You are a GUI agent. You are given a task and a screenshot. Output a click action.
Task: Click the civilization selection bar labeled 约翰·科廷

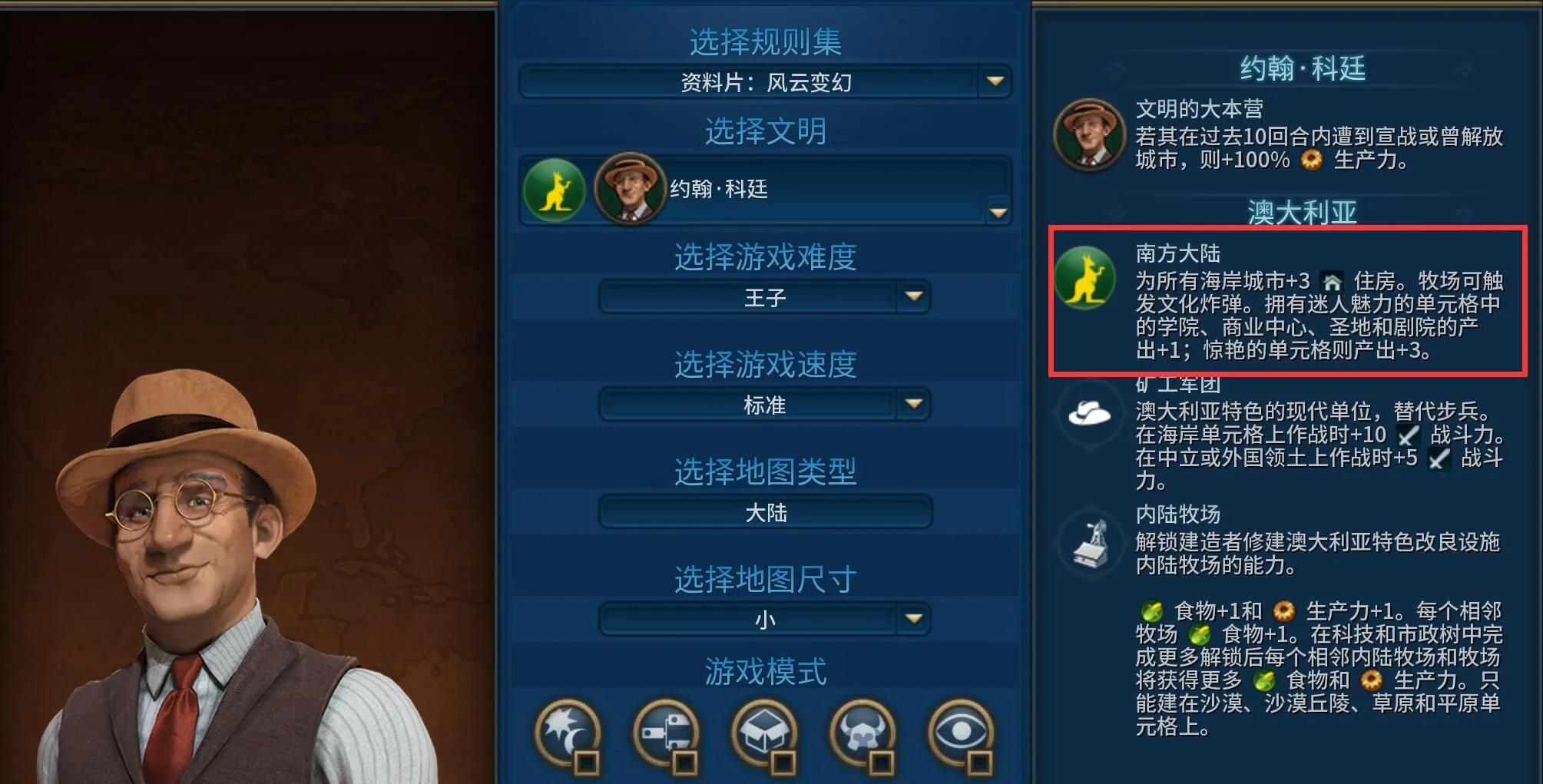click(765, 190)
